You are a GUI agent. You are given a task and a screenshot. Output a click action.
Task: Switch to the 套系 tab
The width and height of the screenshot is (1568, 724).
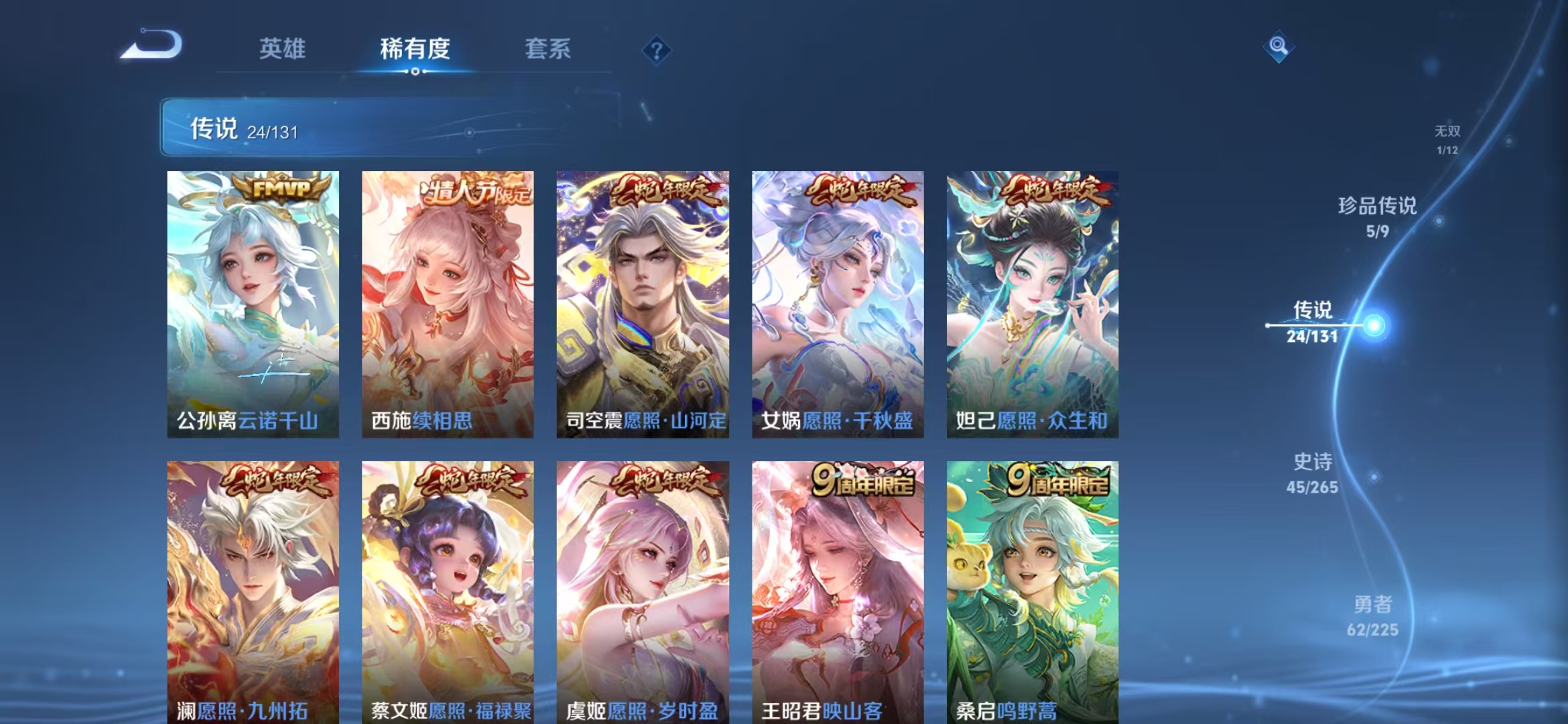click(x=549, y=50)
